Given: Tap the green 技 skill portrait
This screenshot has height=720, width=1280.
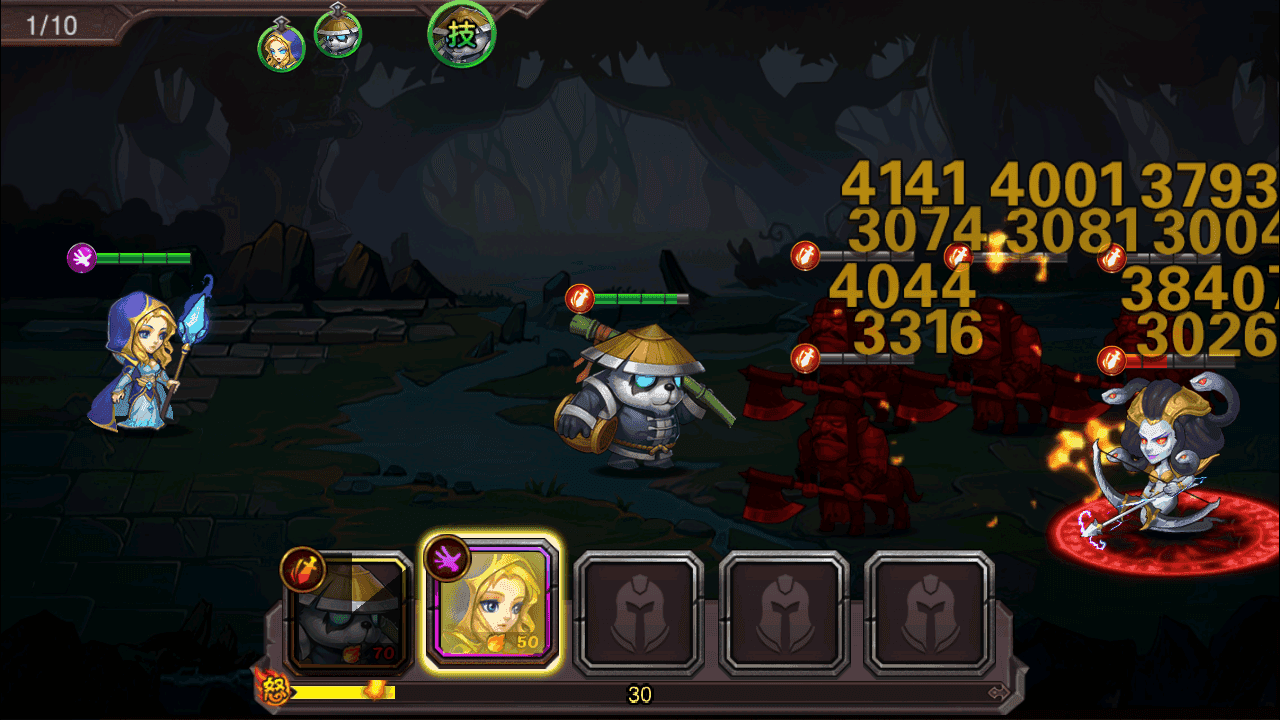Looking at the screenshot, I should coord(462,35).
